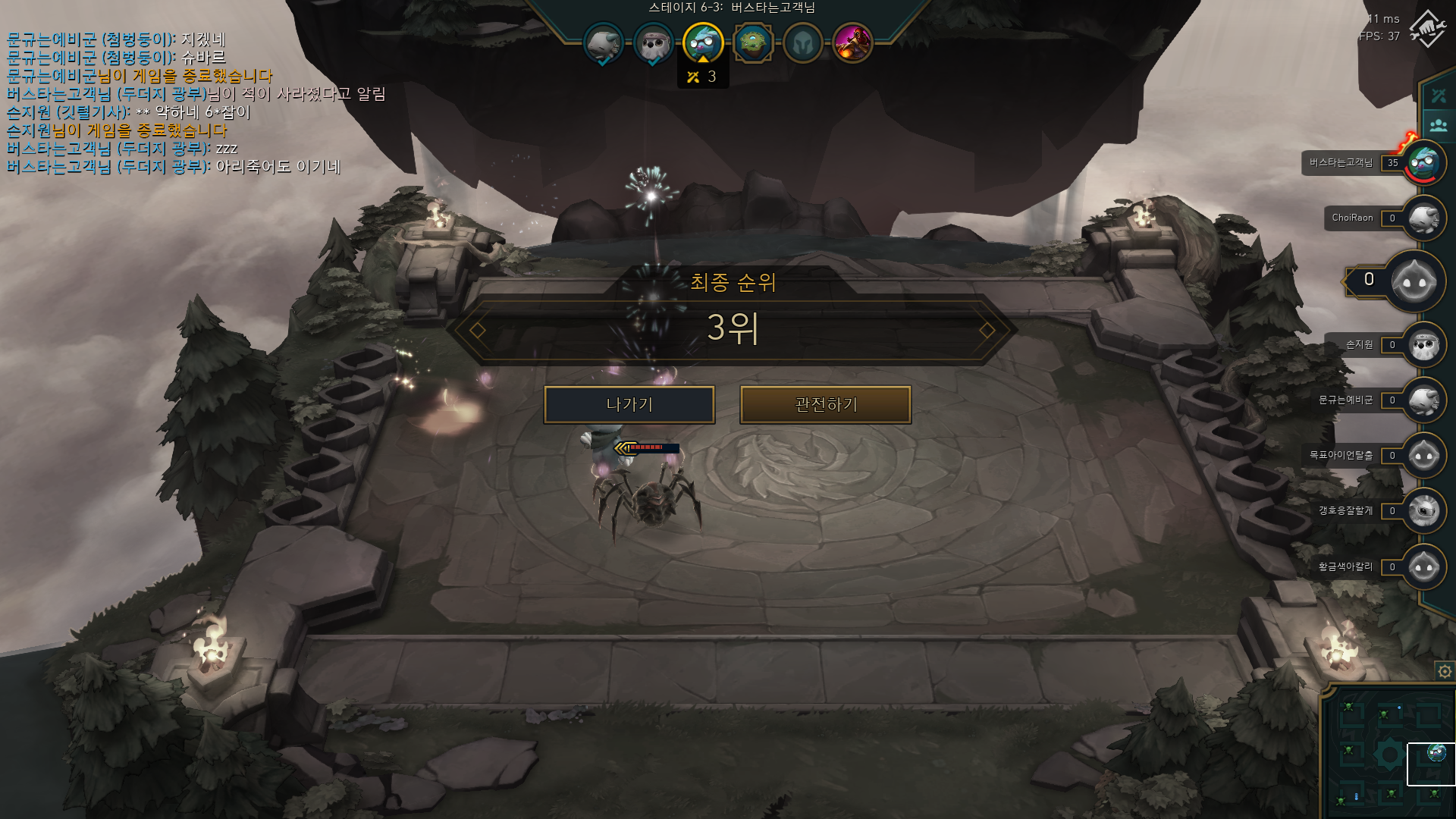This screenshot has height=819, width=1456.
Task: Select player 황금색아칼리 in the scoreboard
Action: tap(1424, 567)
